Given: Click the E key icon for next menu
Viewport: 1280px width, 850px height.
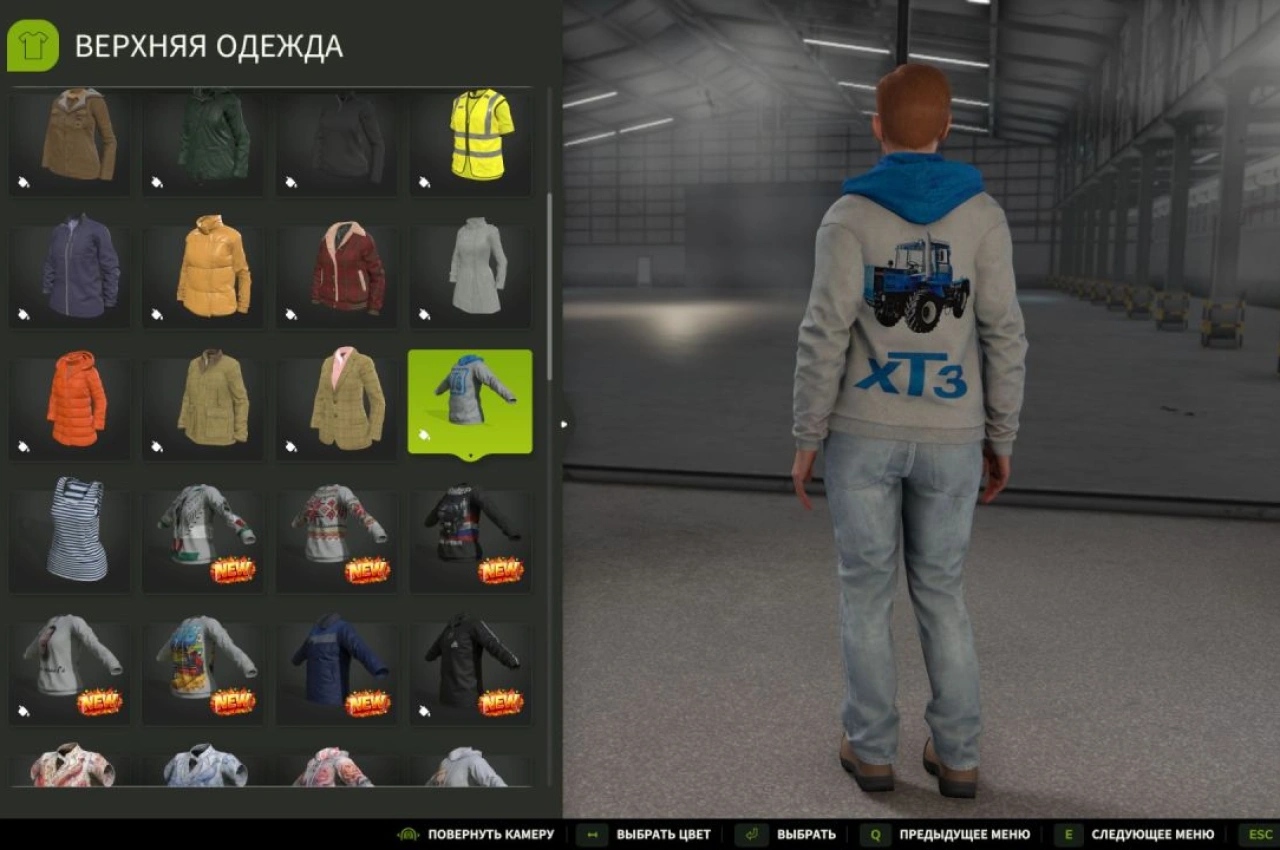Looking at the screenshot, I should [x=1069, y=834].
